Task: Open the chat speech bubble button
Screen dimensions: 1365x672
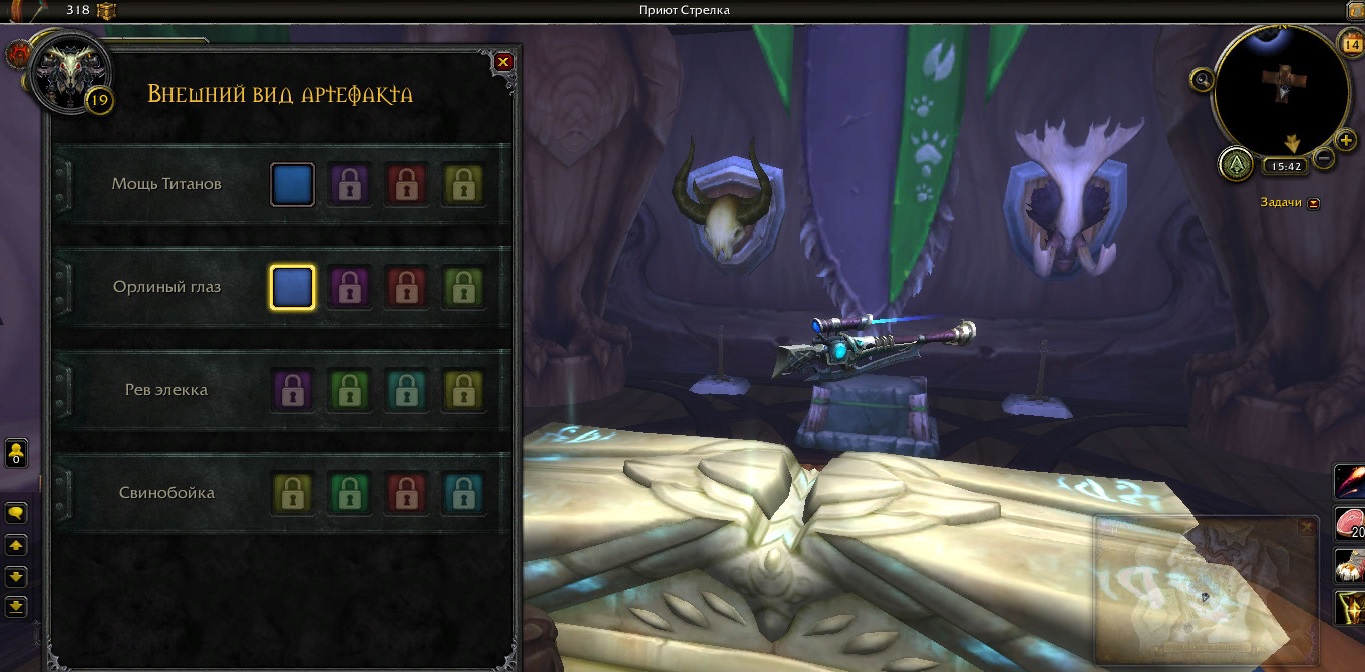Action: click(x=16, y=513)
